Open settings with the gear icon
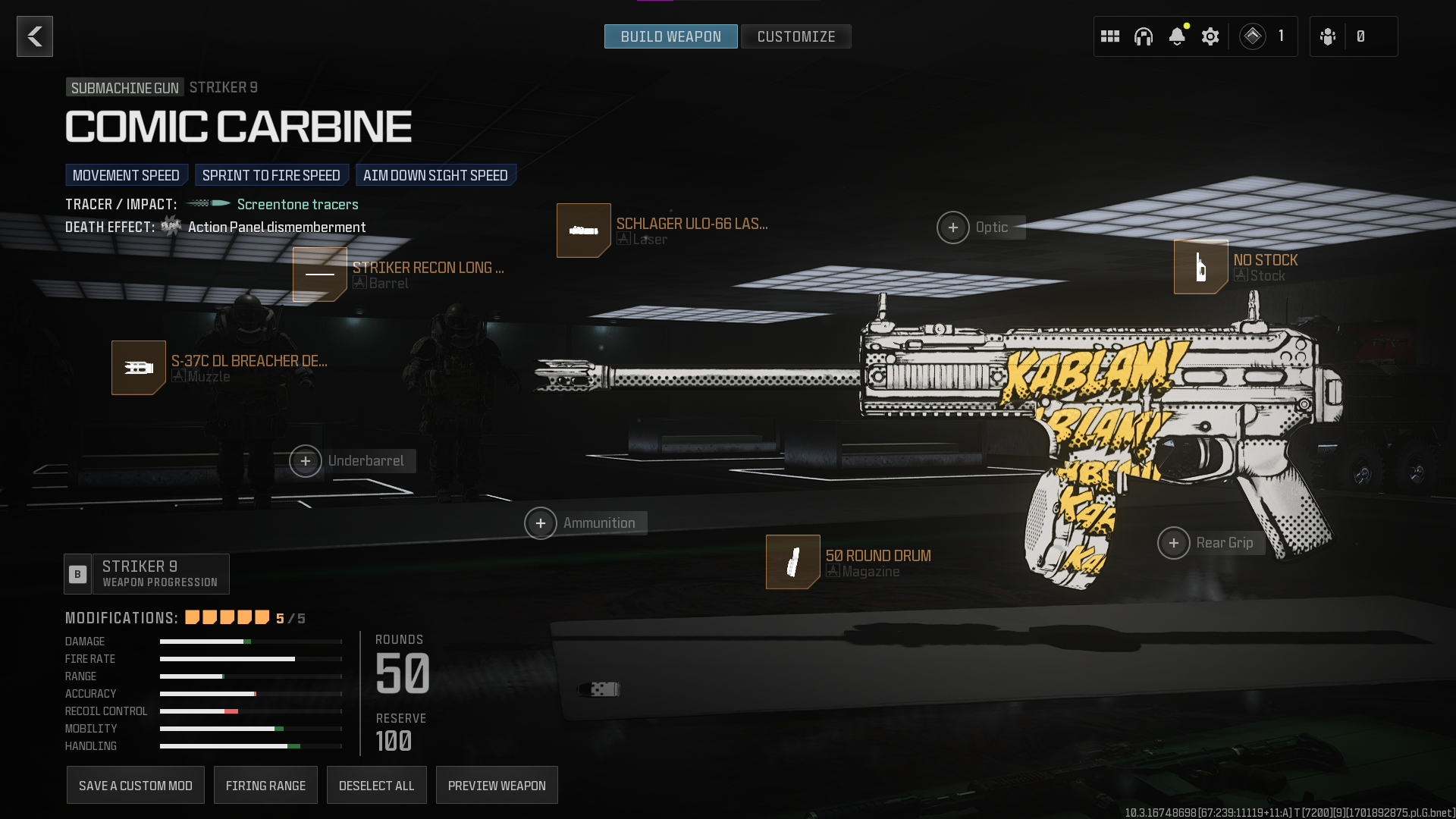Screen dimensions: 1456x819 coord(1210,36)
